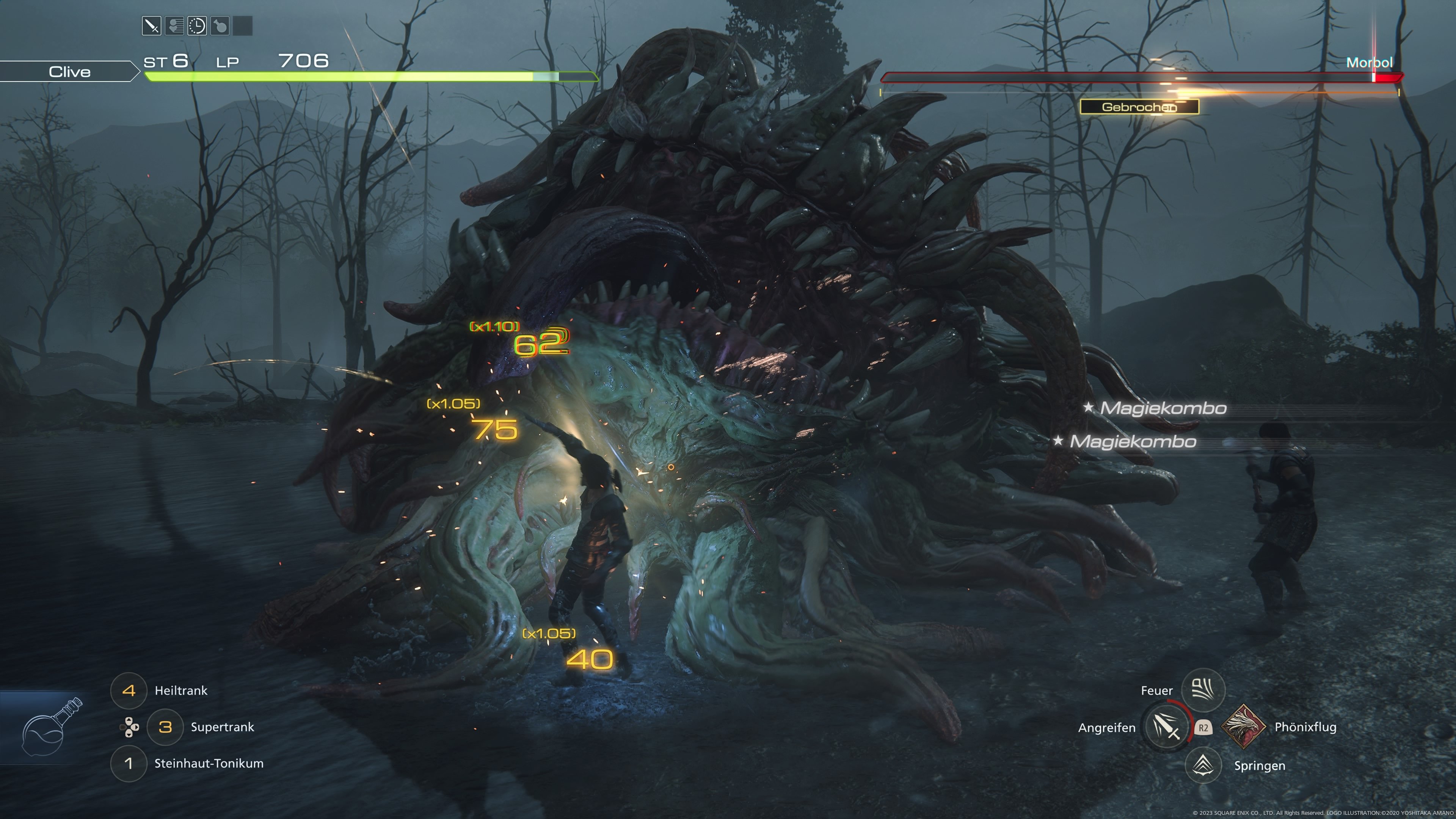1456x819 pixels.
Task: Use the Steinhaut-Tonikum slot
Action: (129, 764)
